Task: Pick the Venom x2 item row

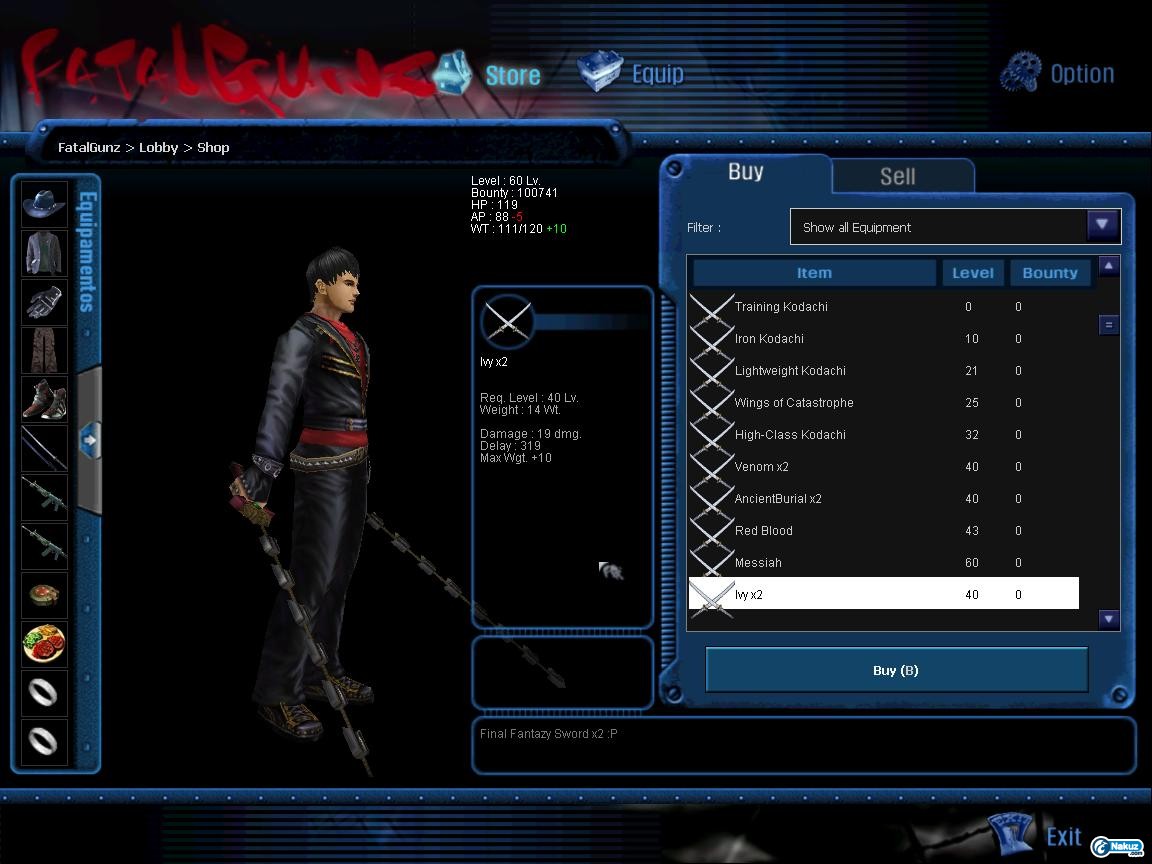Action: (762, 467)
